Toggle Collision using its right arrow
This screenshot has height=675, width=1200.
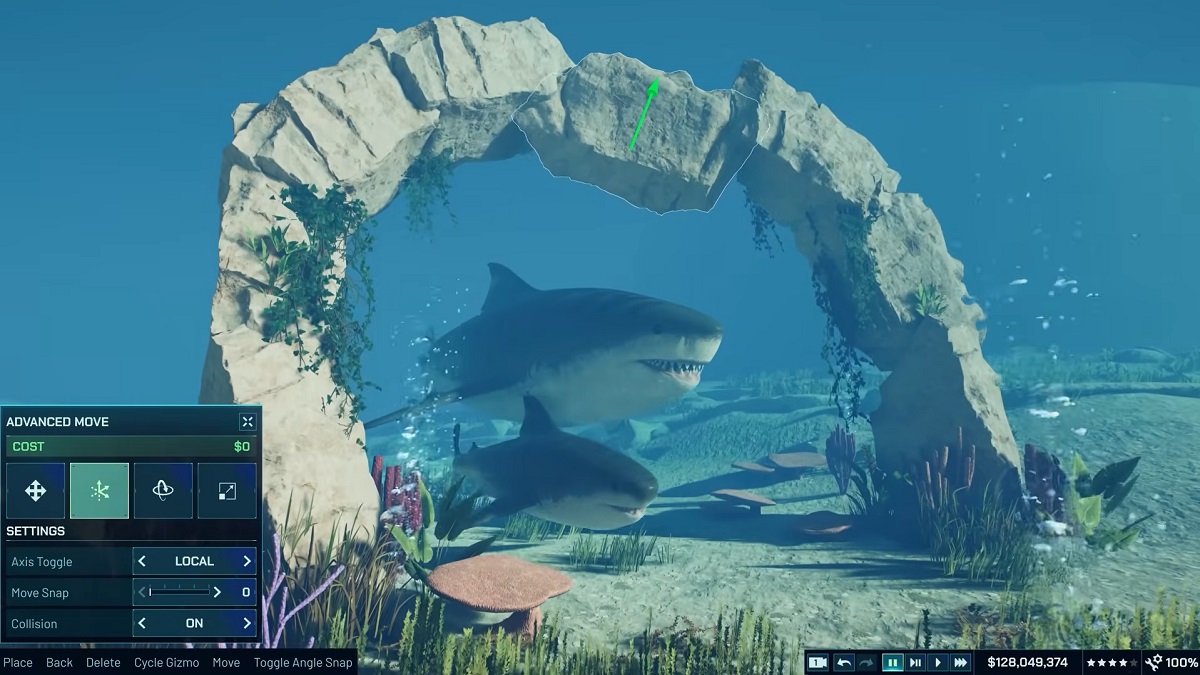click(247, 623)
